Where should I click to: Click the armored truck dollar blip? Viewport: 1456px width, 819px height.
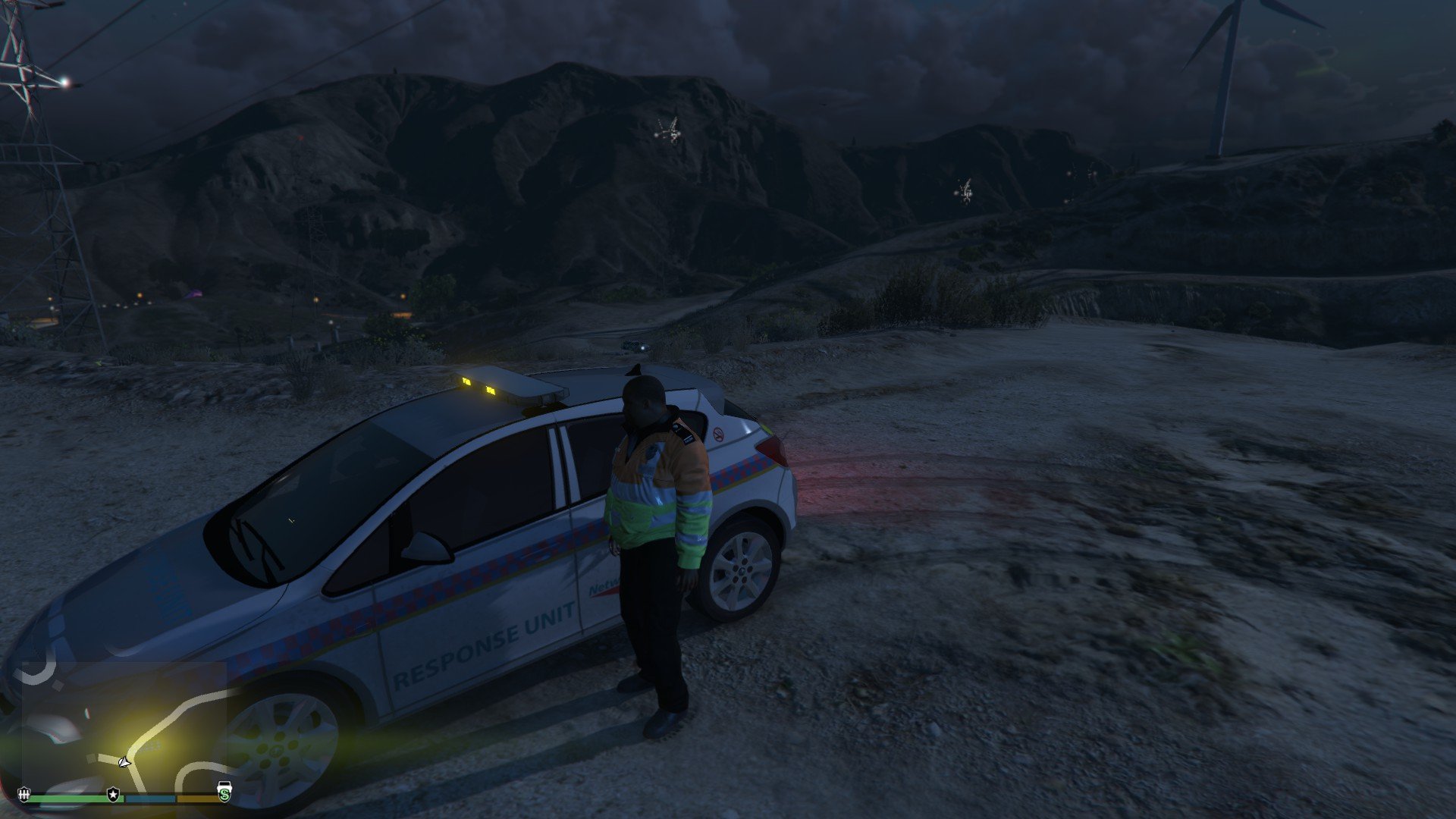tap(224, 792)
